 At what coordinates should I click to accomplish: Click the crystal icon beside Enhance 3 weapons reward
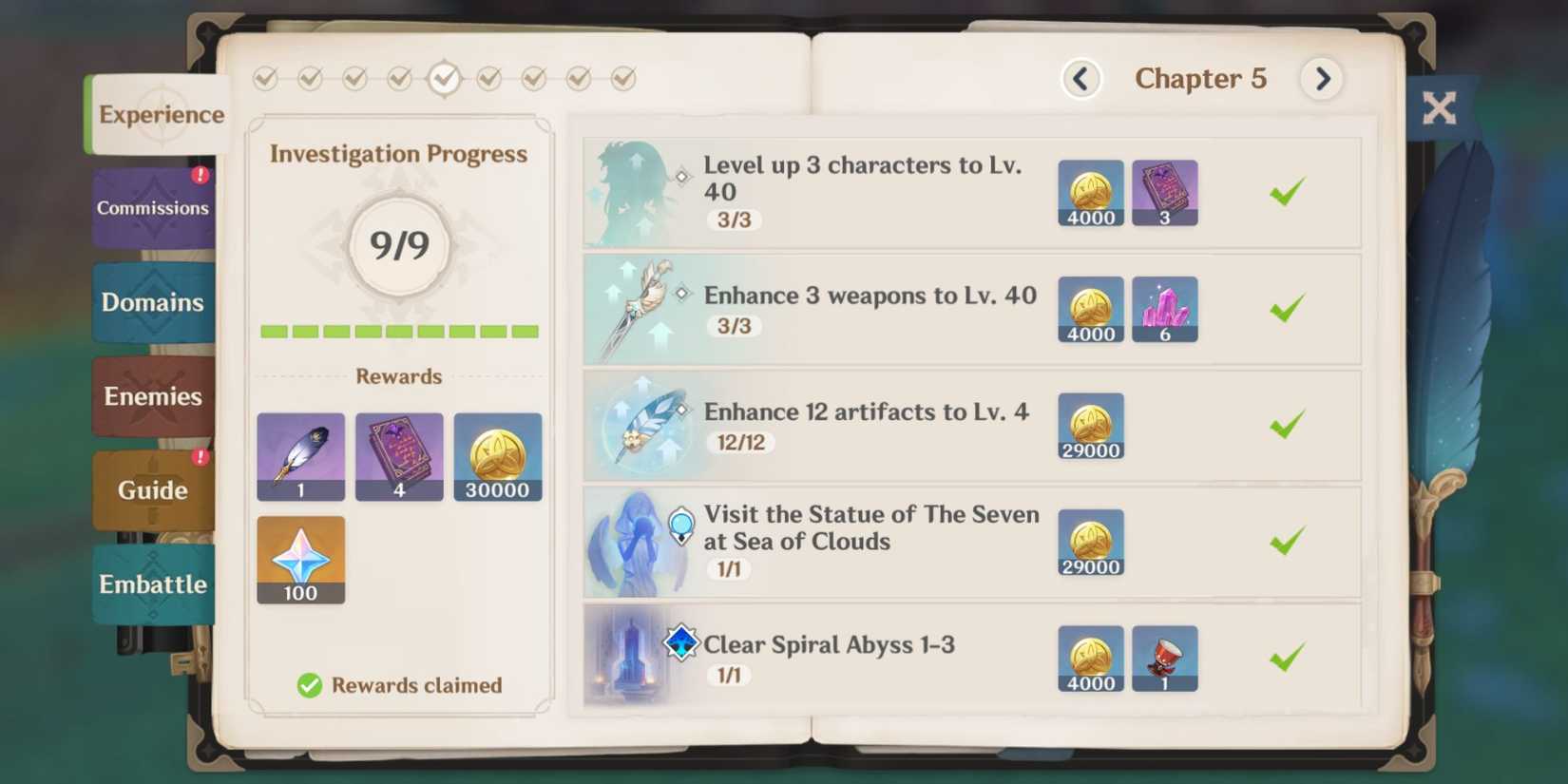point(1165,309)
